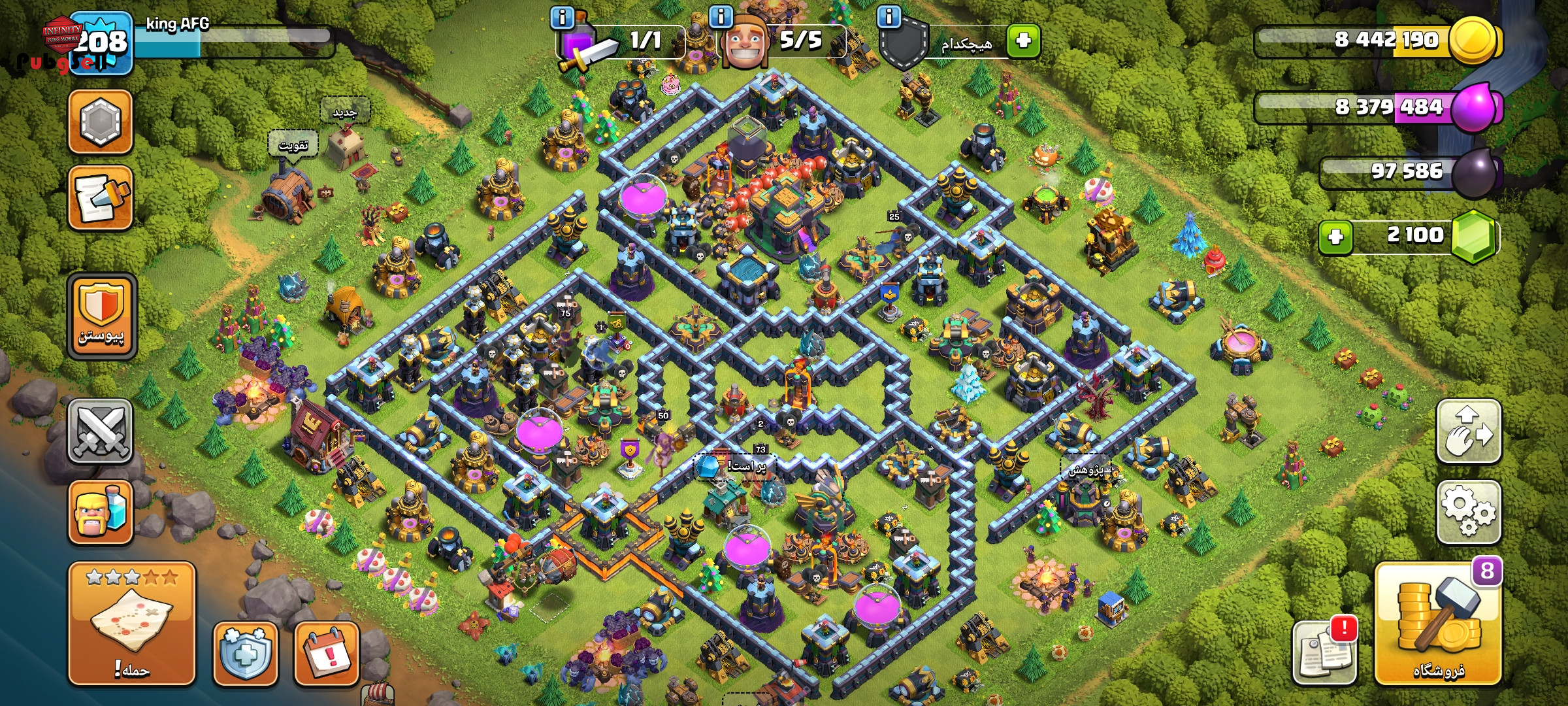Open the crossed swords battle log

pyautogui.click(x=101, y=431)
